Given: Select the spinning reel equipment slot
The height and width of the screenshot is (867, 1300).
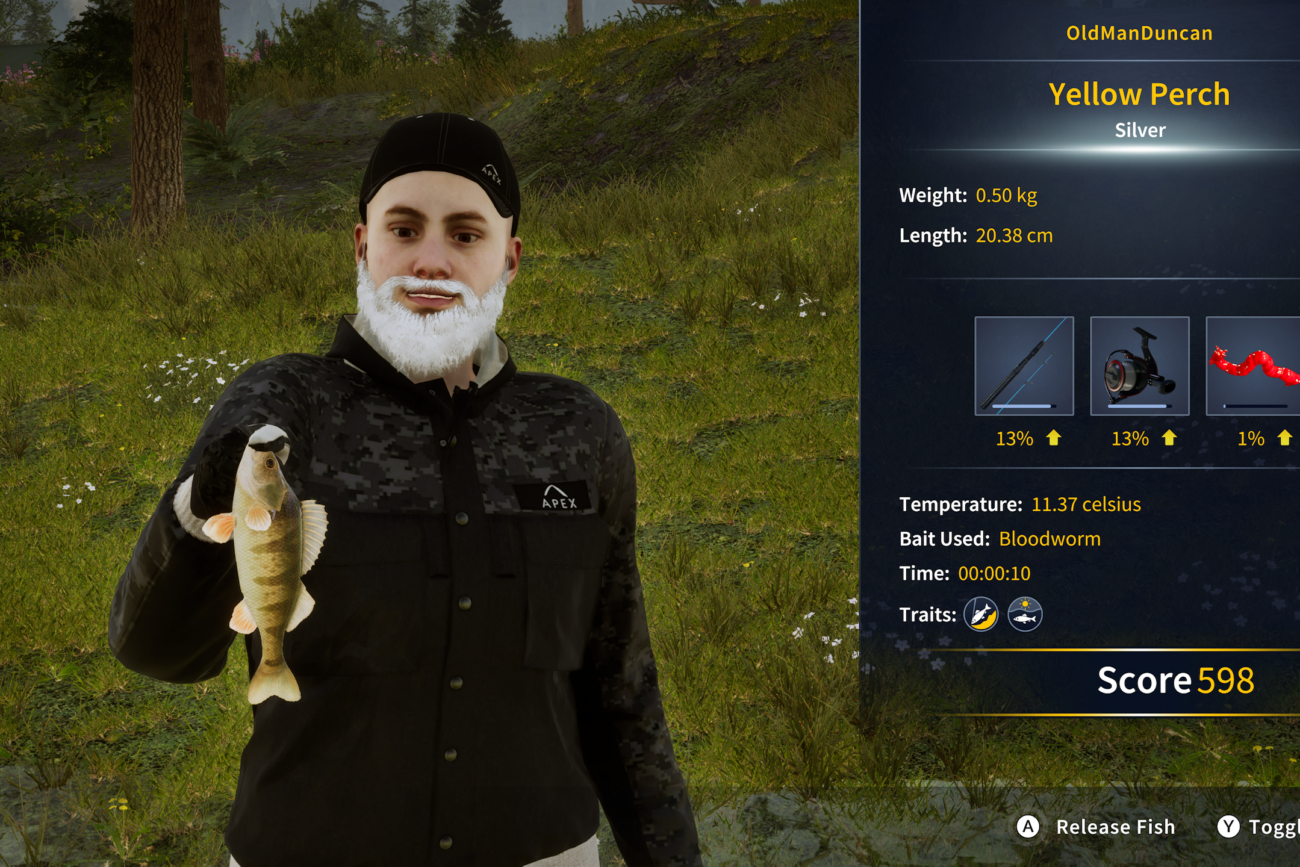Looking at the screenshot, I should tap(1139, 366).
